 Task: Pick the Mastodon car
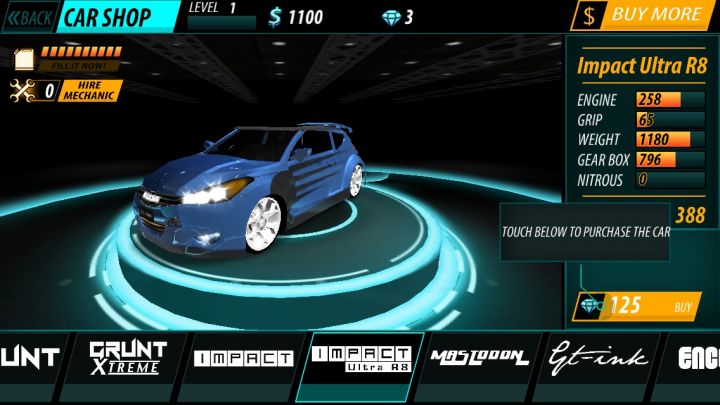pyautogui.click(x=479, y=358)
